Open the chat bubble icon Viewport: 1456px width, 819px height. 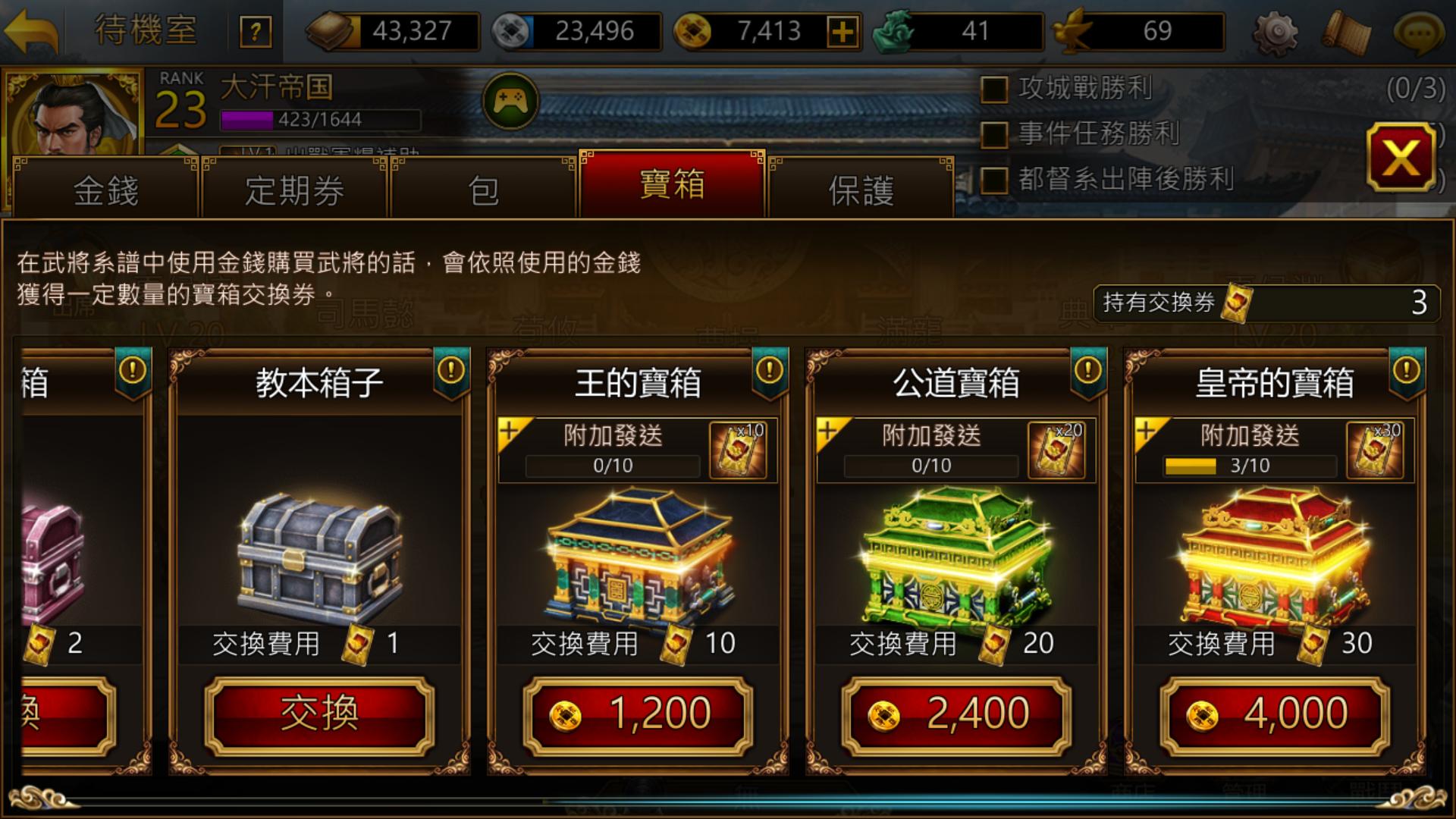coord(1419,31)
